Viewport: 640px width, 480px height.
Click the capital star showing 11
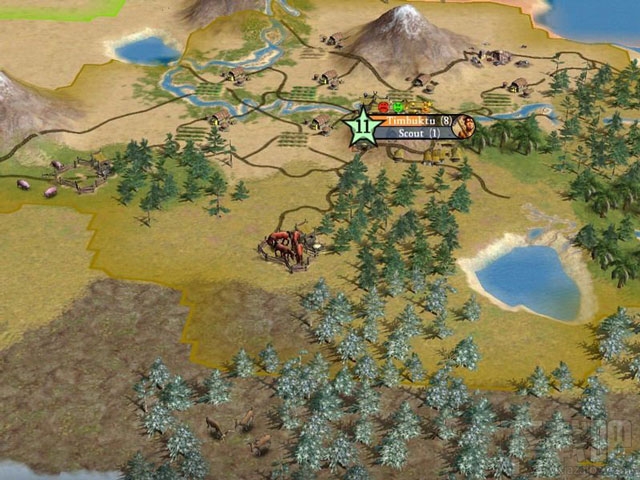[362, 127]
